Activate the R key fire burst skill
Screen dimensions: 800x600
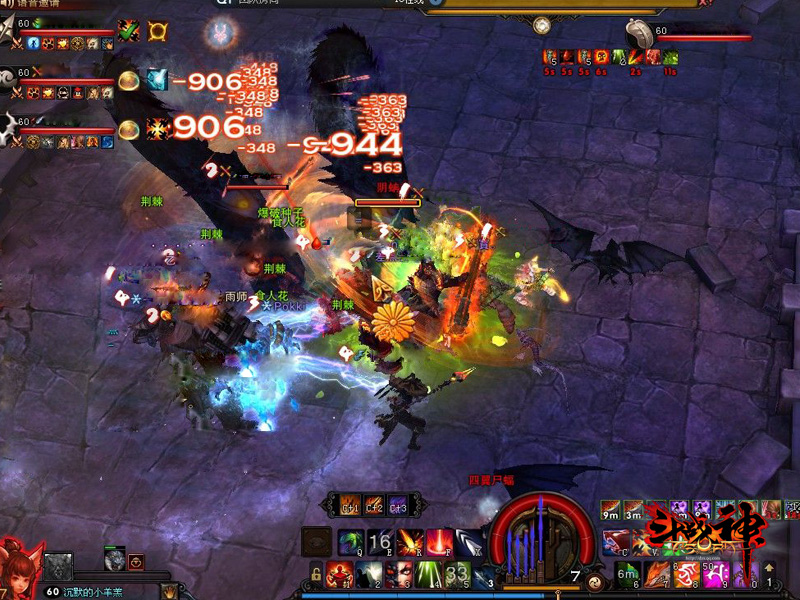pyautogui.click(x=409, y=542)
